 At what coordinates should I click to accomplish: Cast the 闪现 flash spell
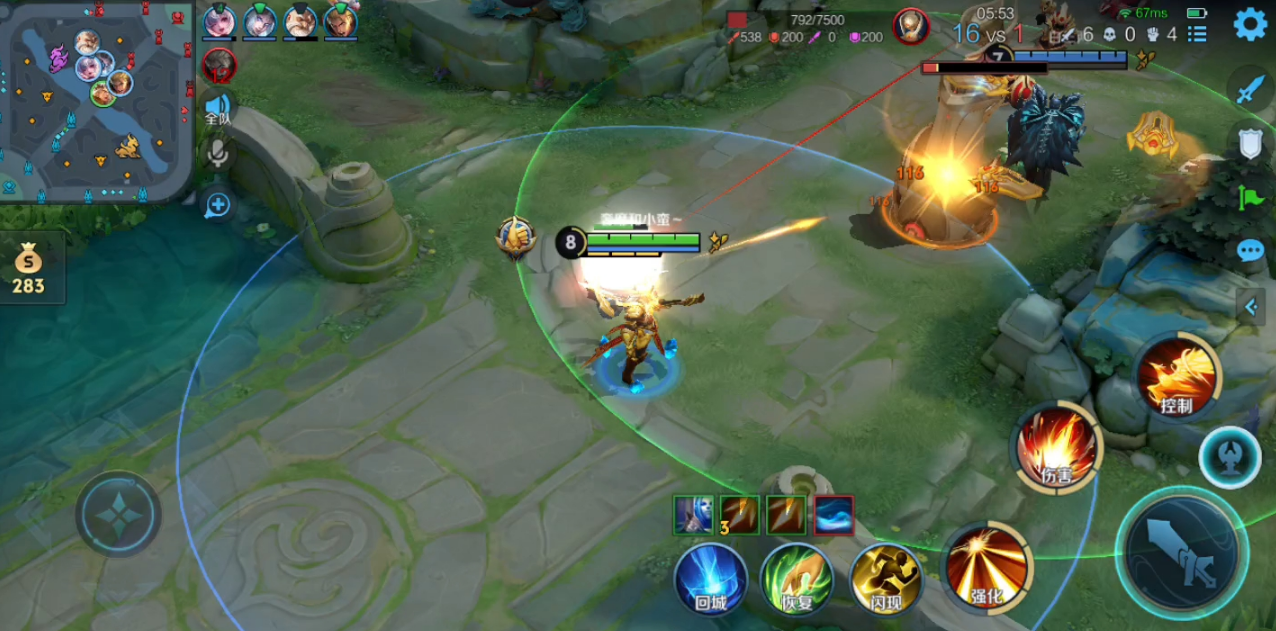(886, 579)
